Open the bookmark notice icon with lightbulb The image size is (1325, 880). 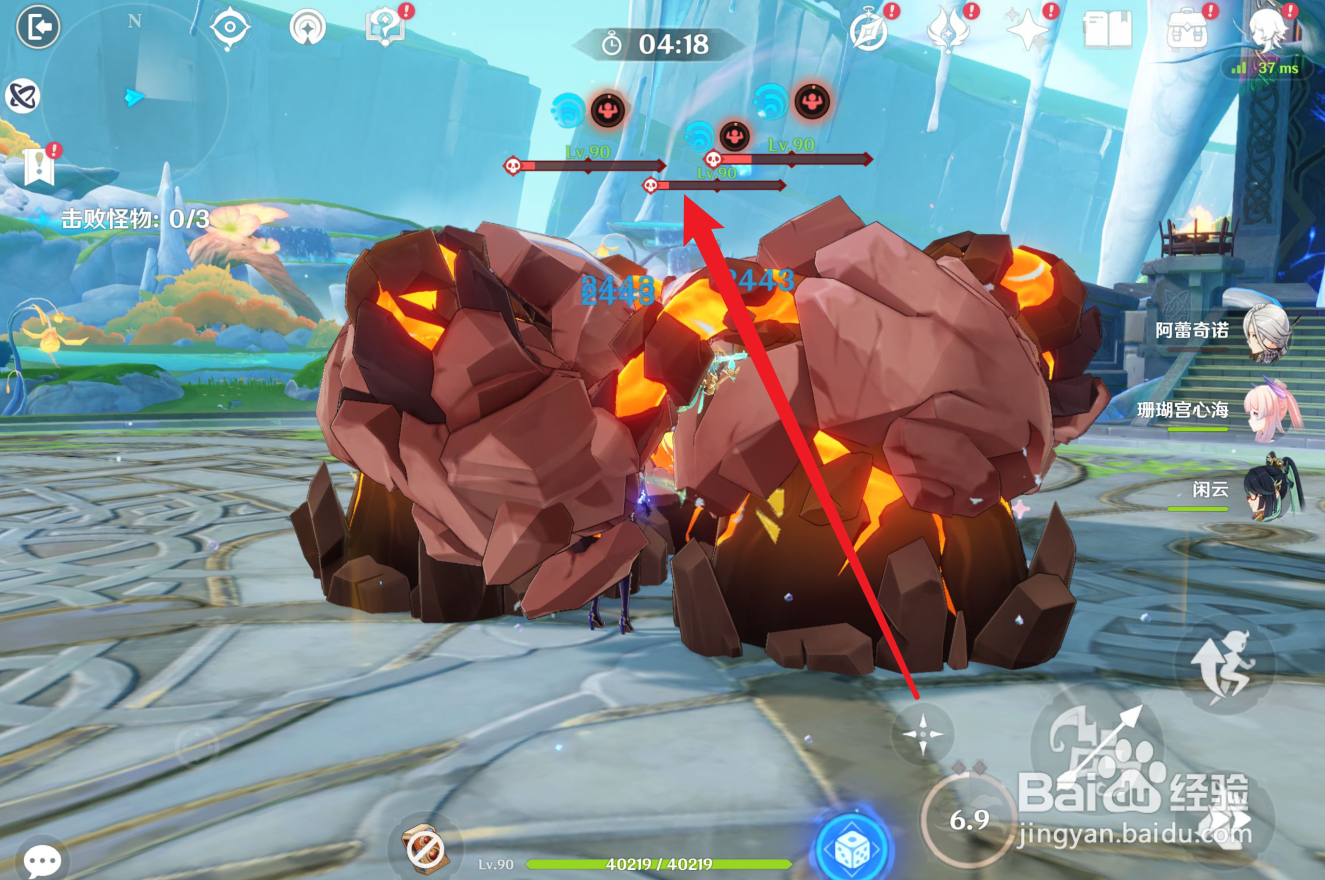point(40,167)
